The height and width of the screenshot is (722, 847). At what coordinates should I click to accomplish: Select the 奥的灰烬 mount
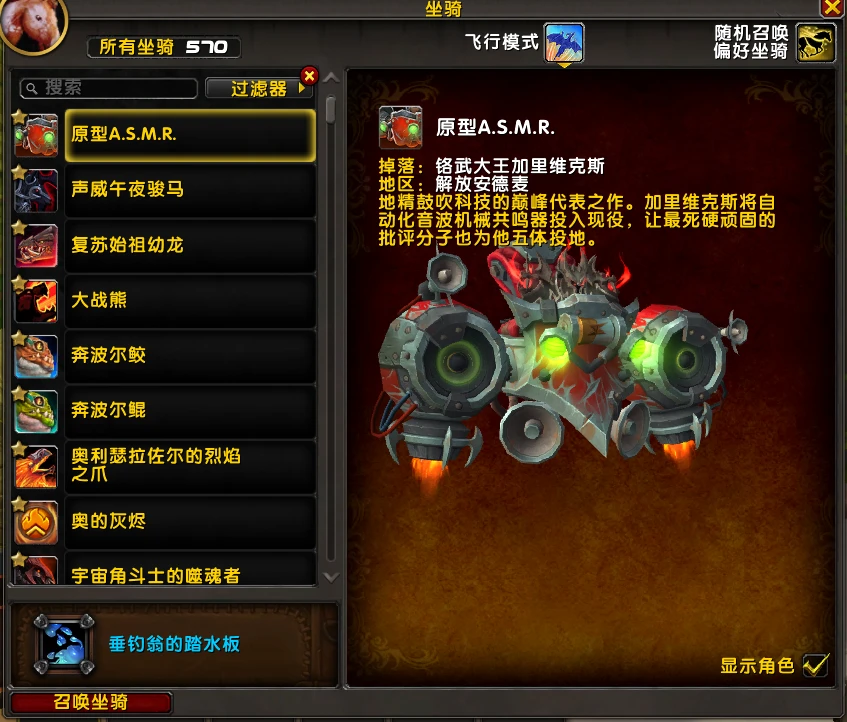click(190, 521)
